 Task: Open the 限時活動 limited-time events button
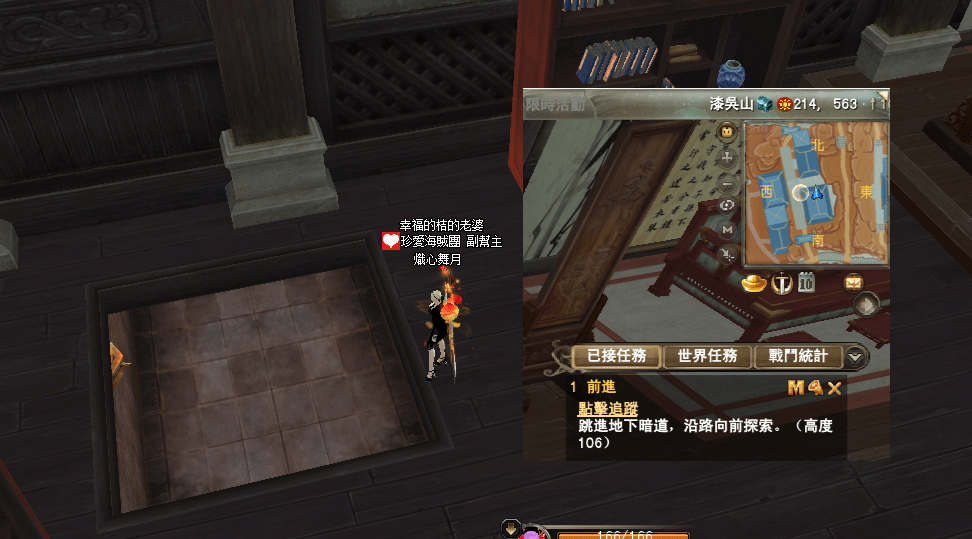click(556, 103)
